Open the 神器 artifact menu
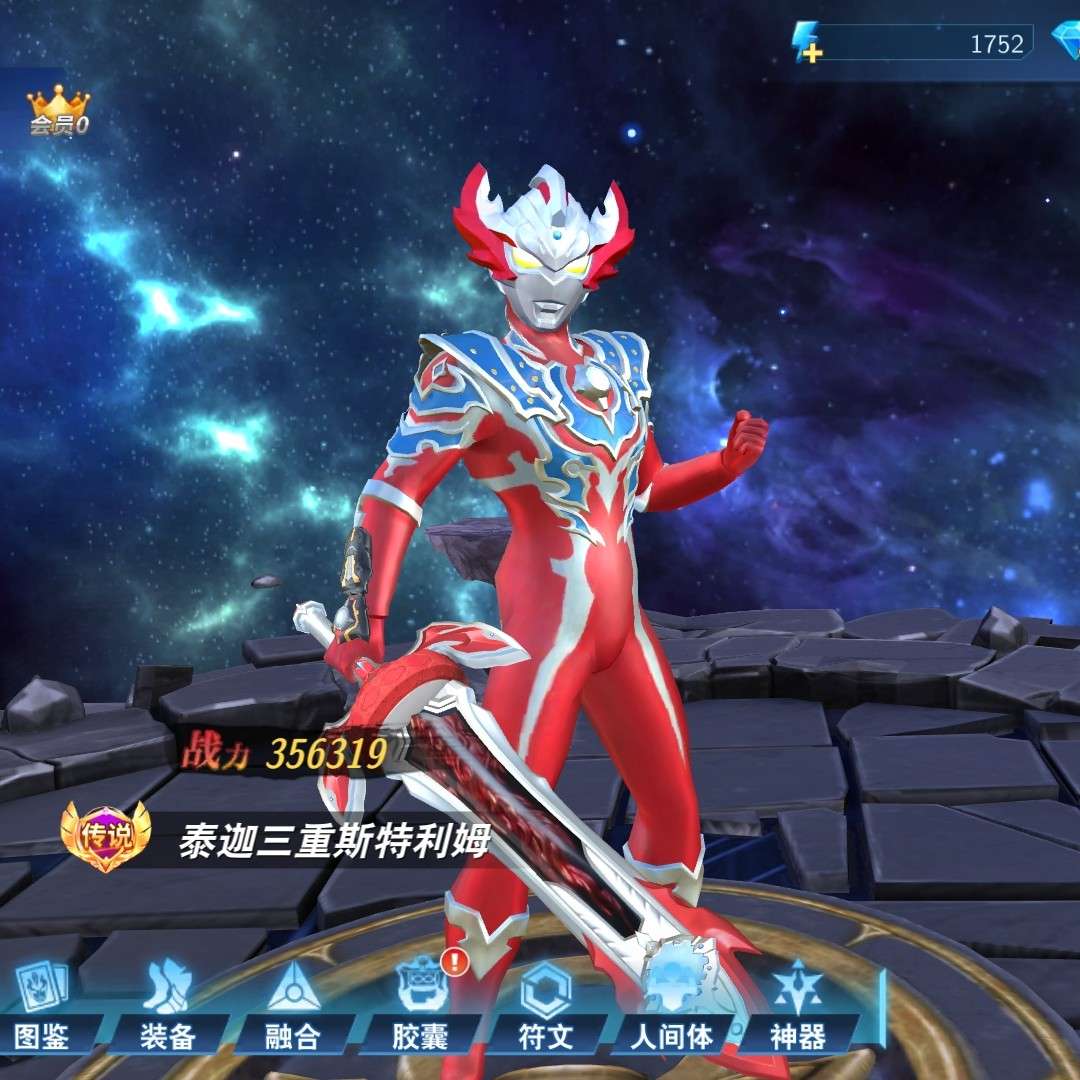The width and height of the screenshot is (1080, 1080). pyautogui.click(x=798, y=1005)
